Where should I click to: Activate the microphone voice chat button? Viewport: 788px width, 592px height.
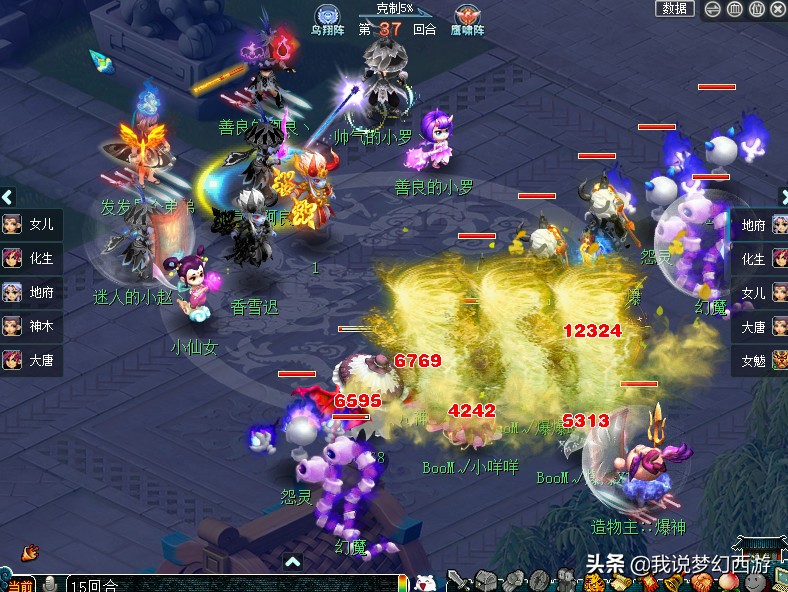click(x=49, y=585)
